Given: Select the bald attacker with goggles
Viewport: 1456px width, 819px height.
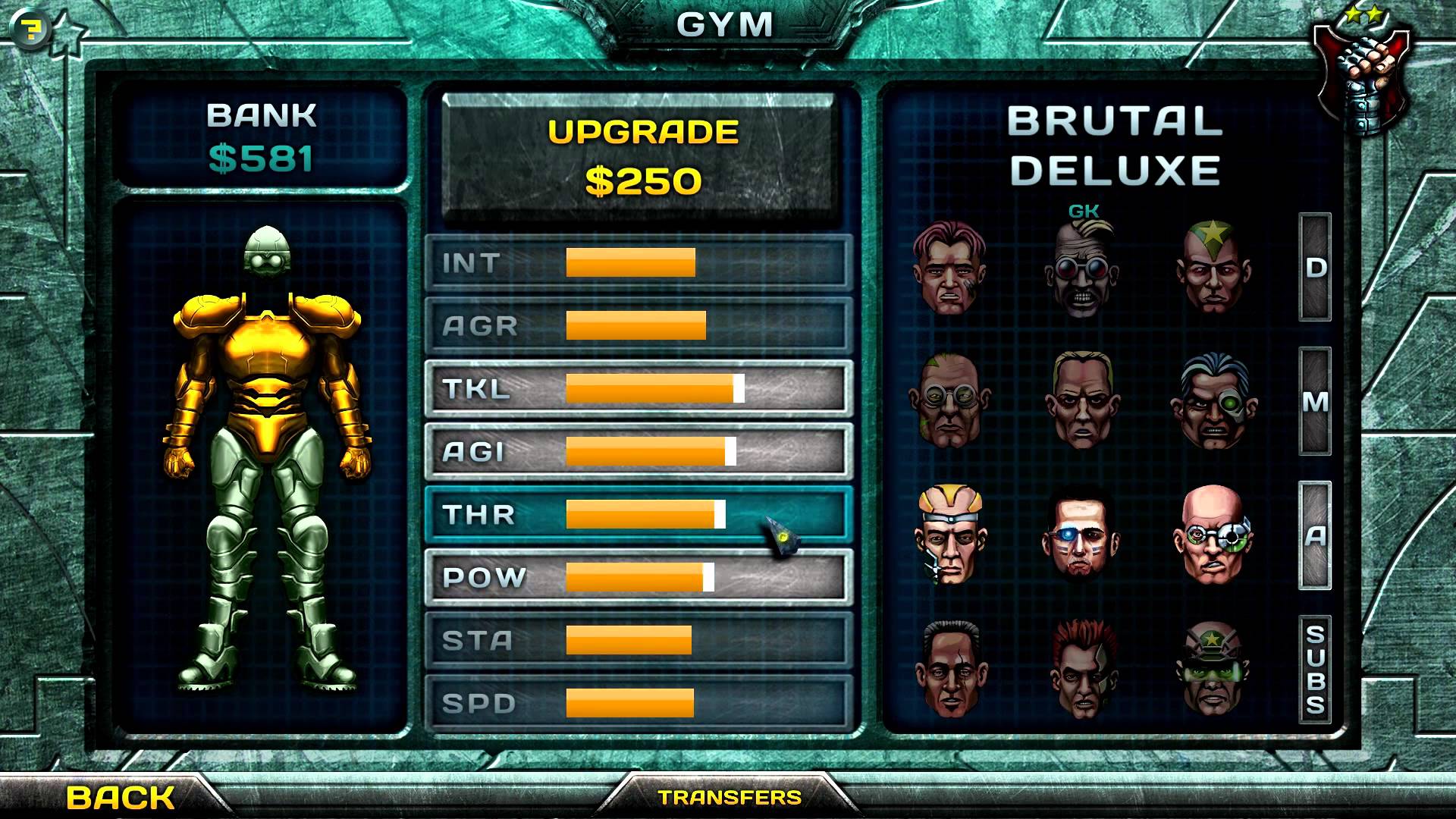Looking at the screenshot, I should 1213,535.
